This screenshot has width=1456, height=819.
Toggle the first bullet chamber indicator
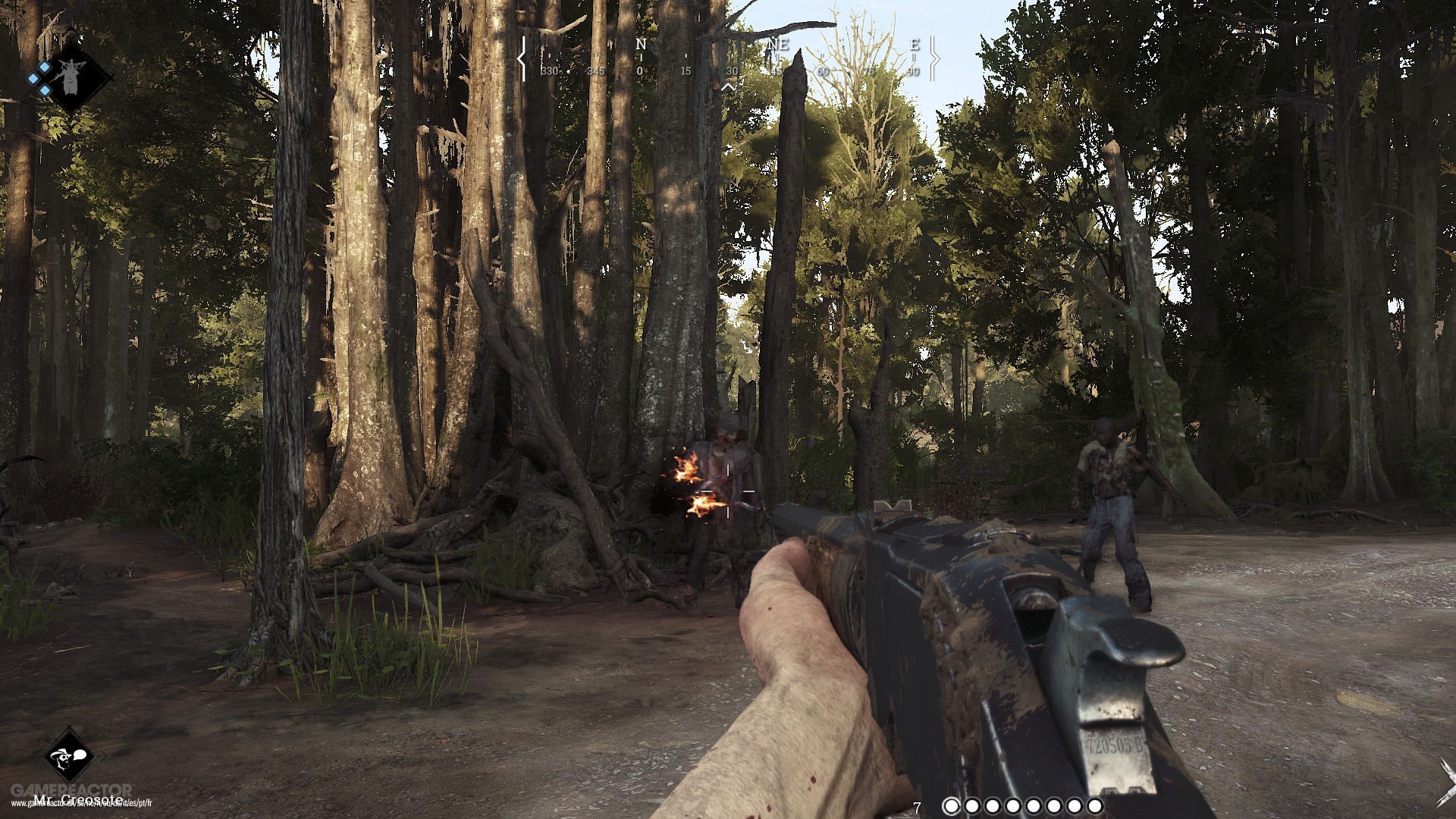point(951,805)
